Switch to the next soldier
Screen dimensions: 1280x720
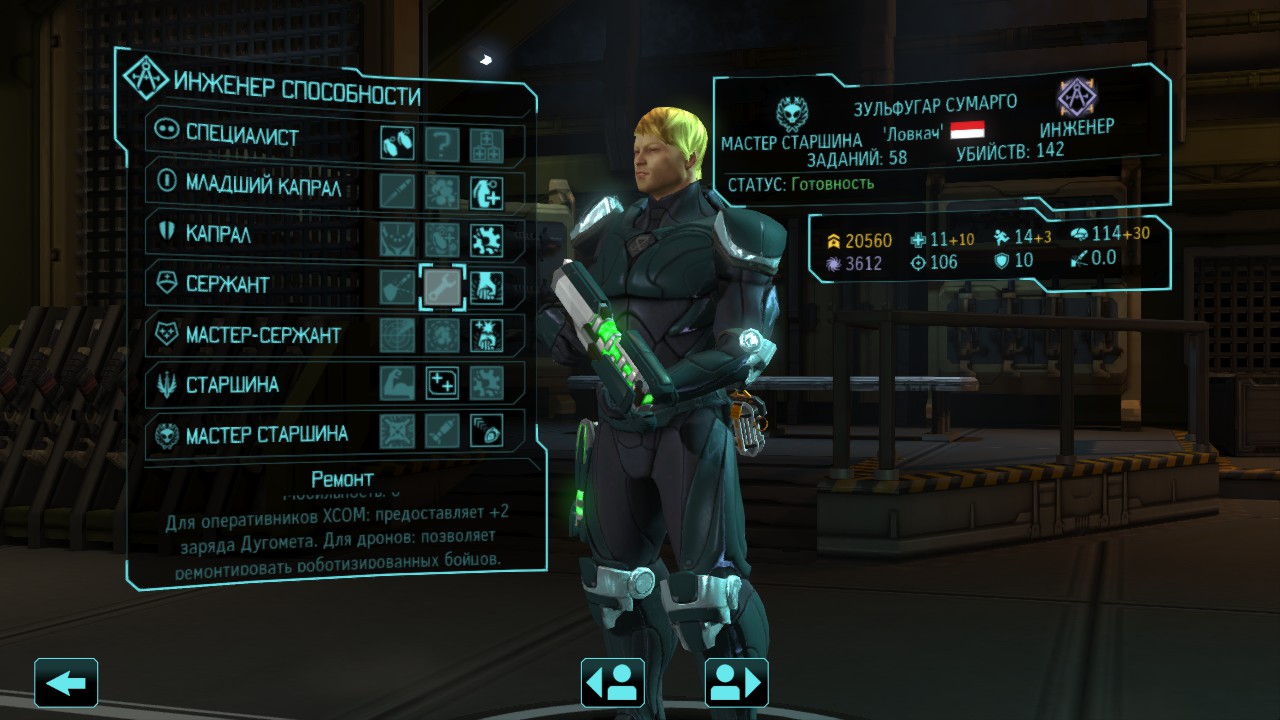pyautogui.click(x=736, y=683)
